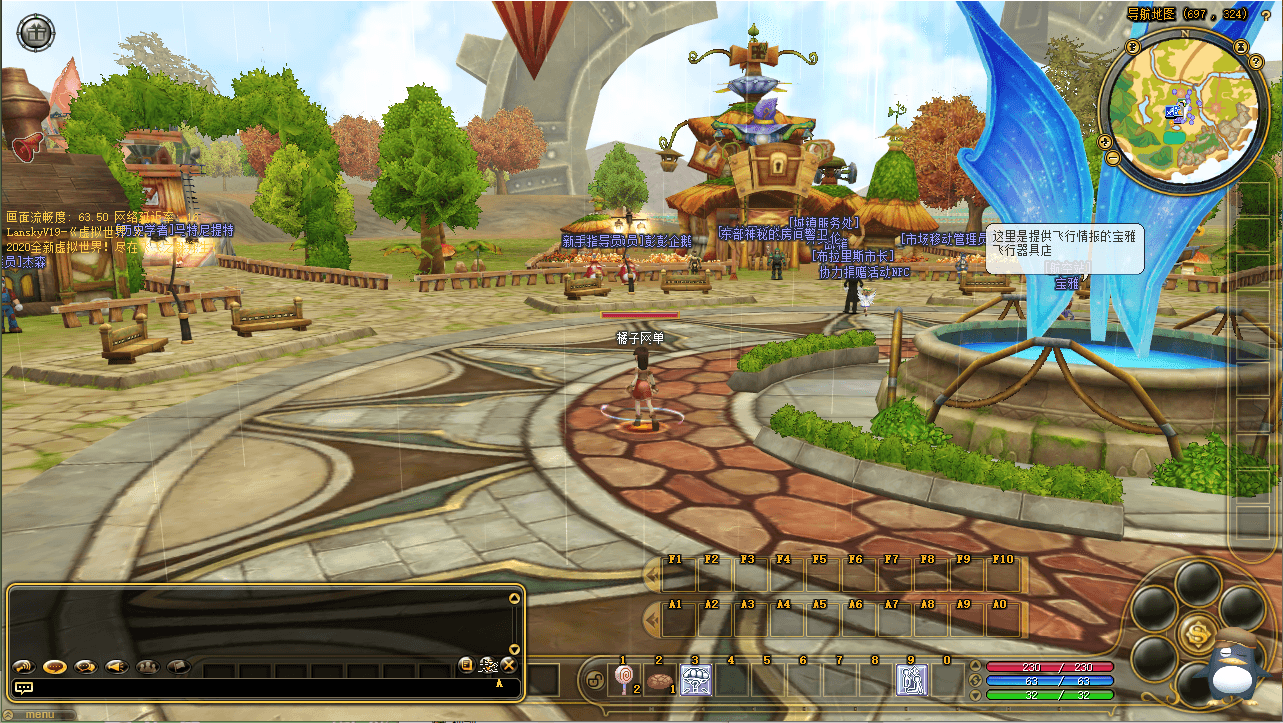This screenshot has width=1283, height=723.
Task: Activate the skill icon in hotbar slot 9
Action: [911, 680]
